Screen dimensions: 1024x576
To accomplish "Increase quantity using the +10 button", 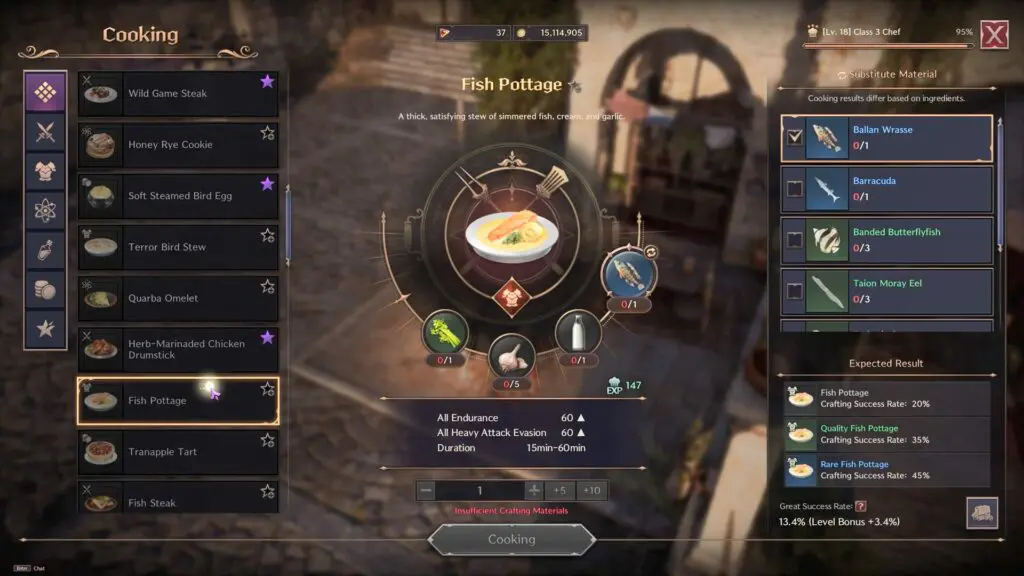I will tap(591, 490).
